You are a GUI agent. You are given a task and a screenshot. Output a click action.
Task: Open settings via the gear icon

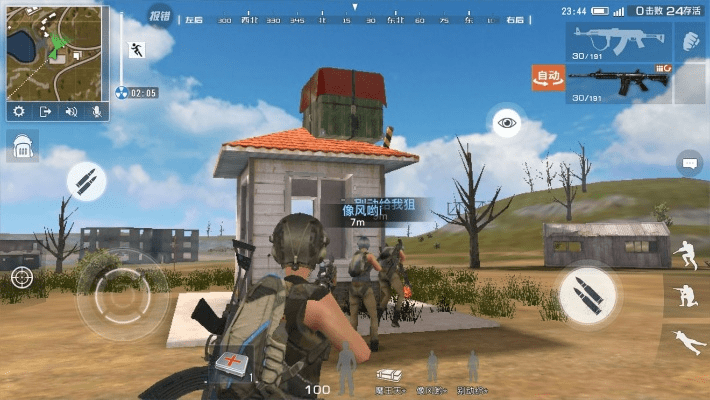[19, 112]
